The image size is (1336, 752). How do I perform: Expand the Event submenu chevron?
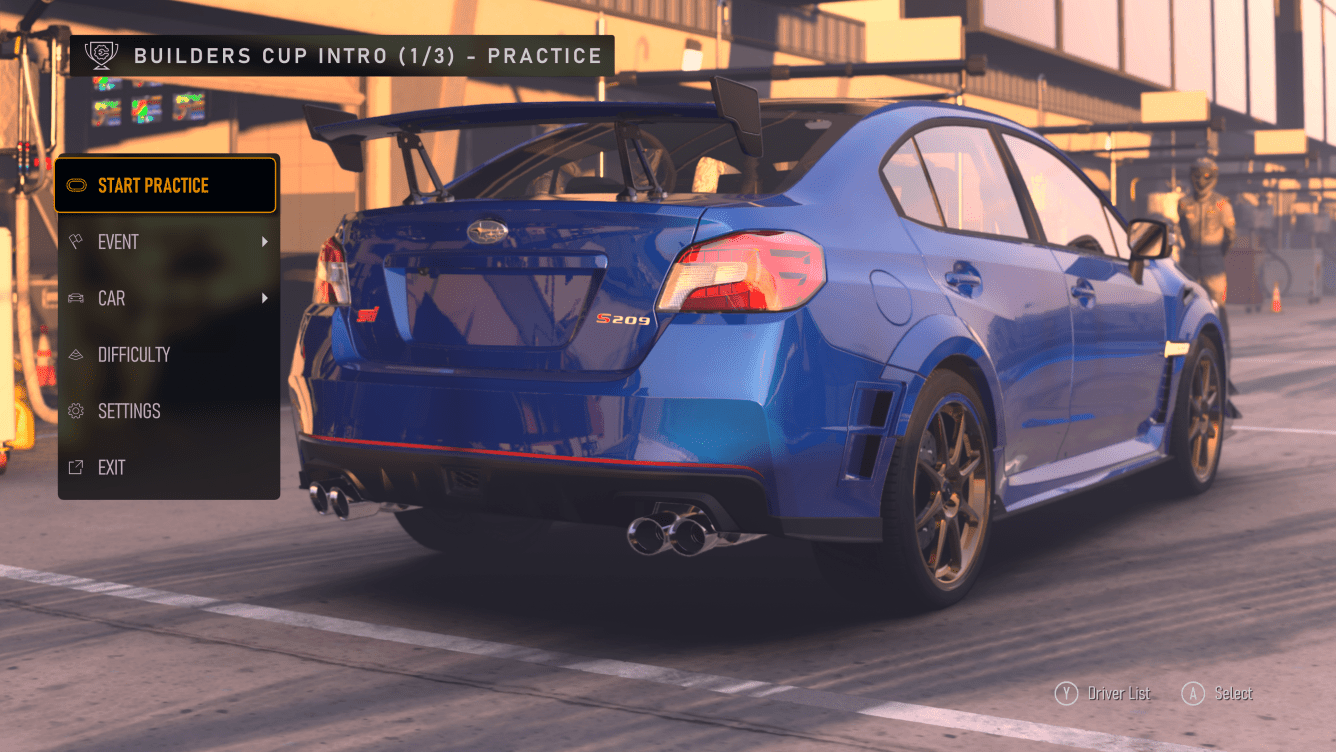pyautogui.click(x=265, y=241)
